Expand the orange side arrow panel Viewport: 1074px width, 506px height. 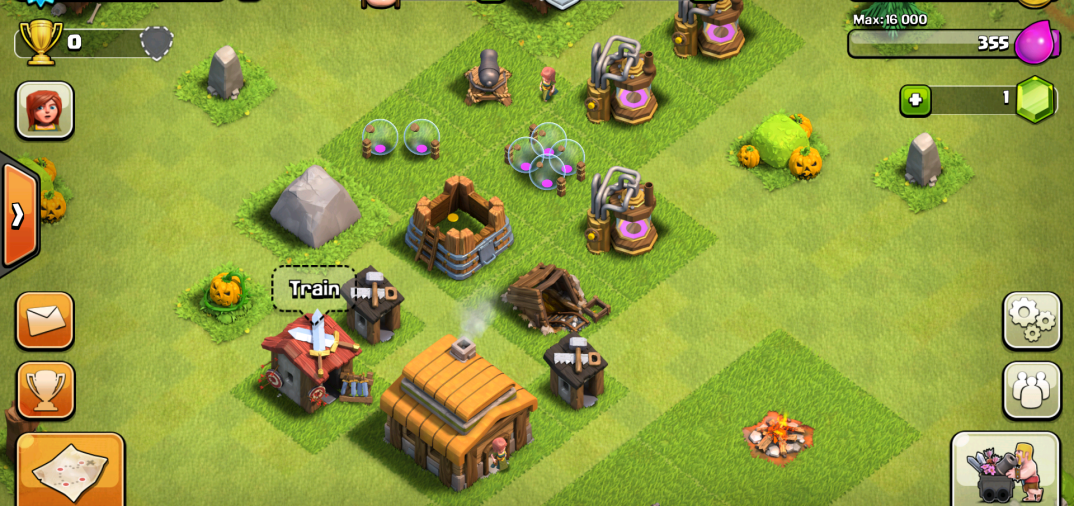18,215
